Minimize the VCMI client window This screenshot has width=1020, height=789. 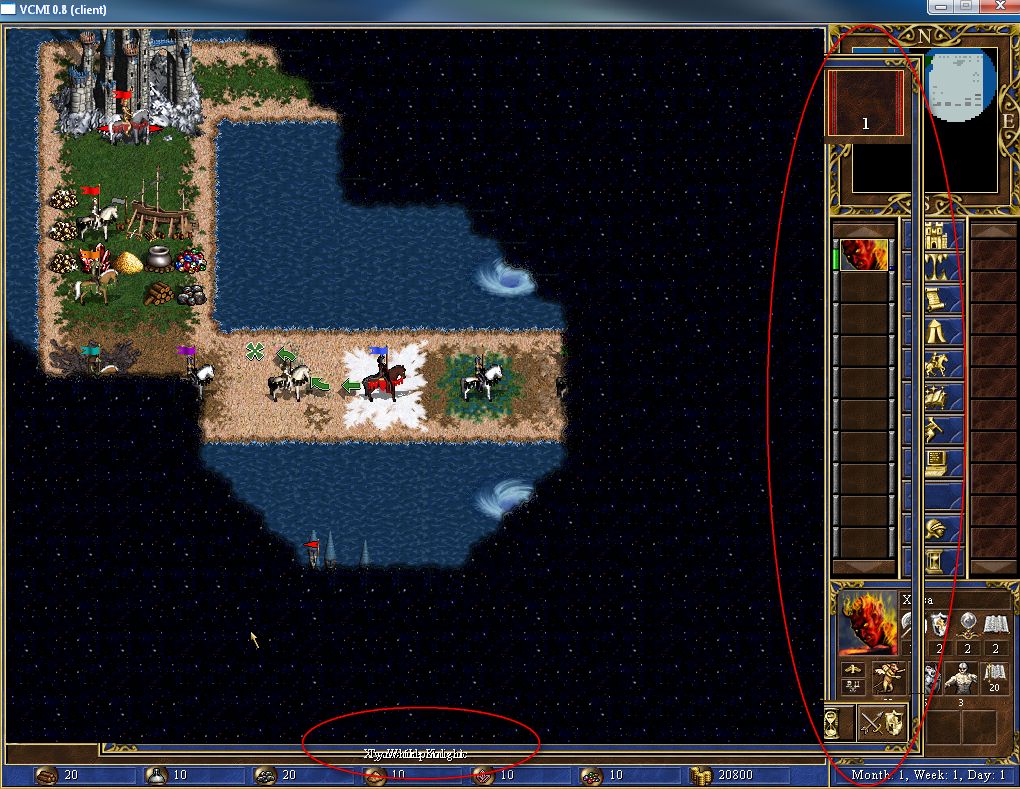[941, 8]
